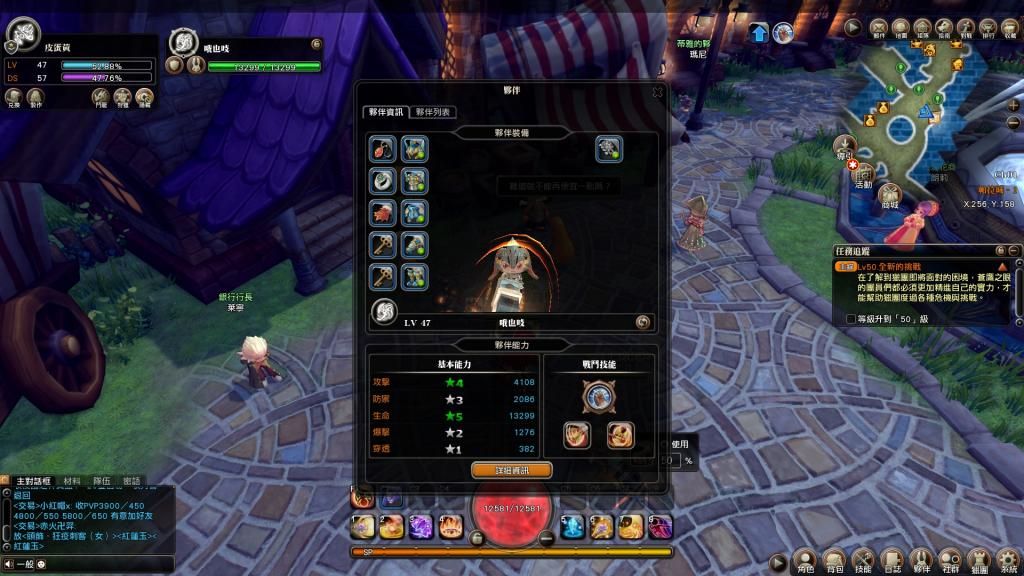The image size is (1024, 576).
Task: Select the ring equipment slot
Action: [x=382, y=180]
